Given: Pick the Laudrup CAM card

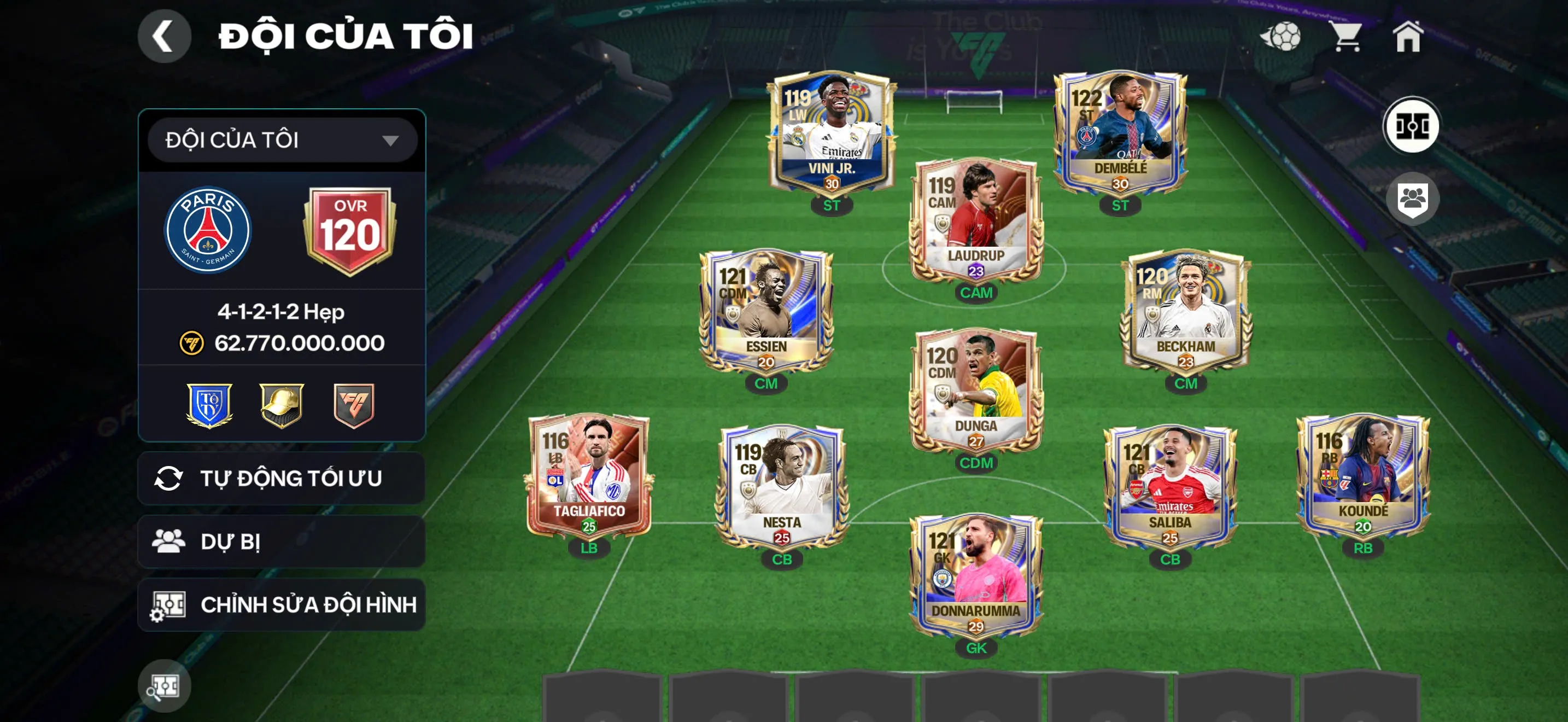Looking at the screenshot, I should coord(976,220).
